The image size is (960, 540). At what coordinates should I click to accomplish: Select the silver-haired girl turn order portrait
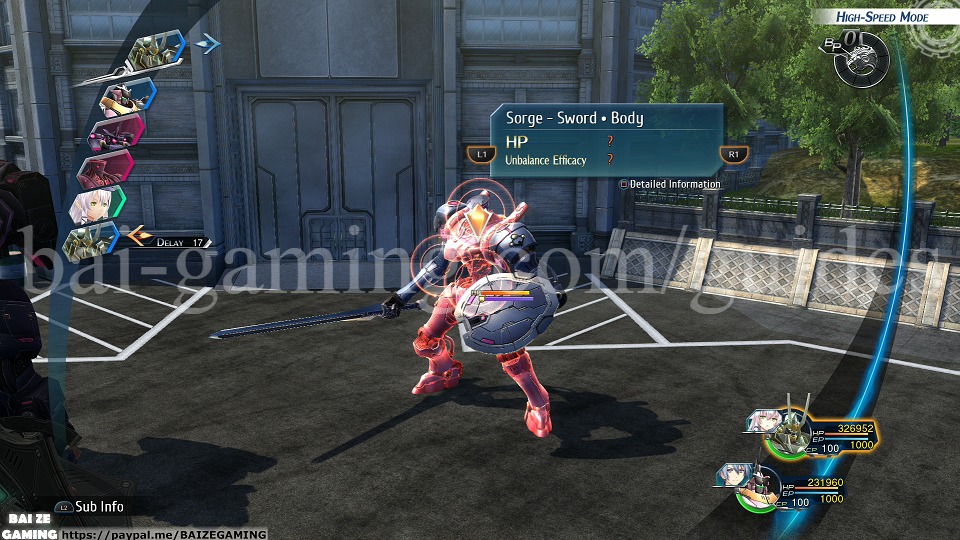click(96, 207)
